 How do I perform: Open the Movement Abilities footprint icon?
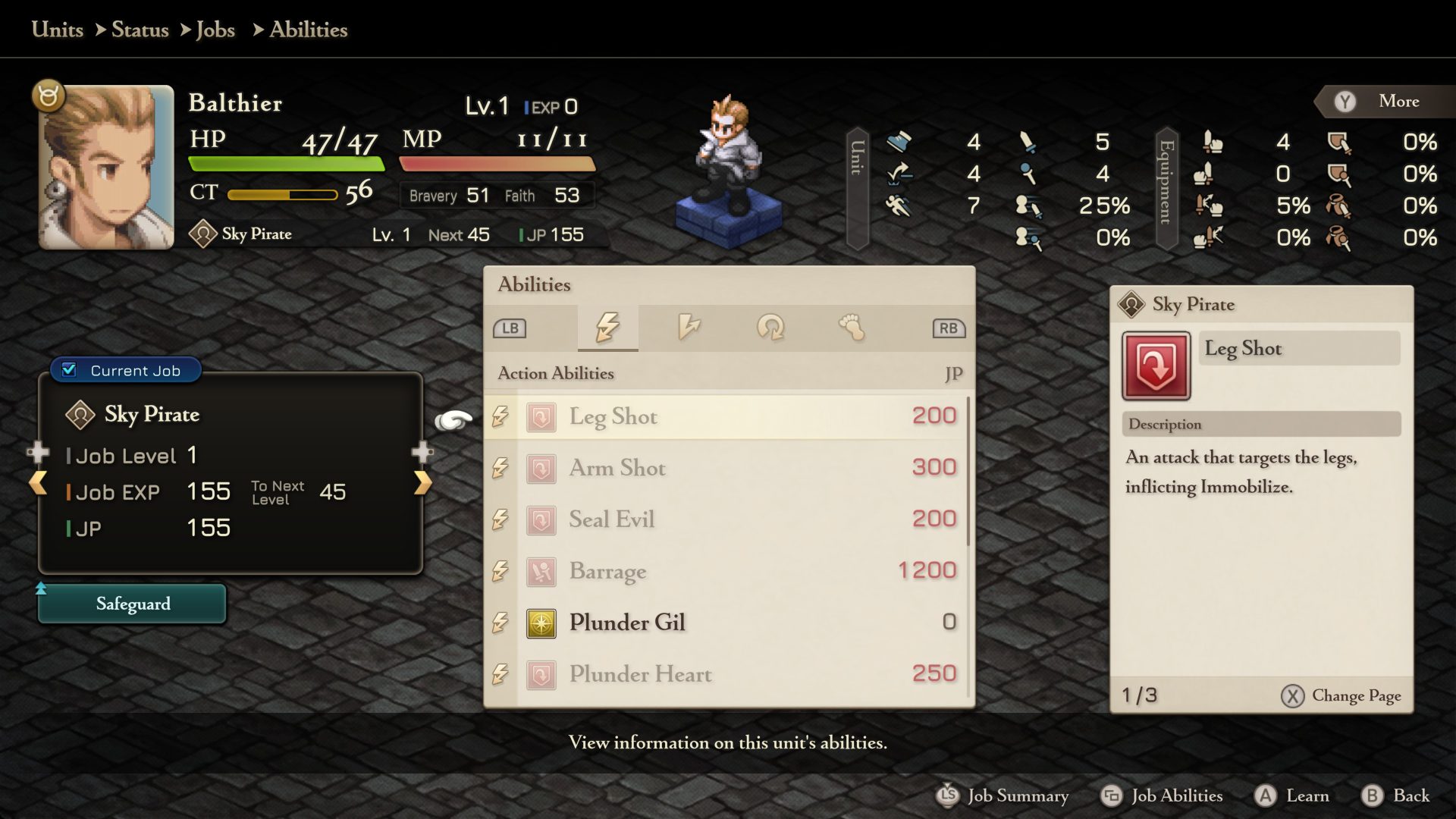click(x=851, y=328)
